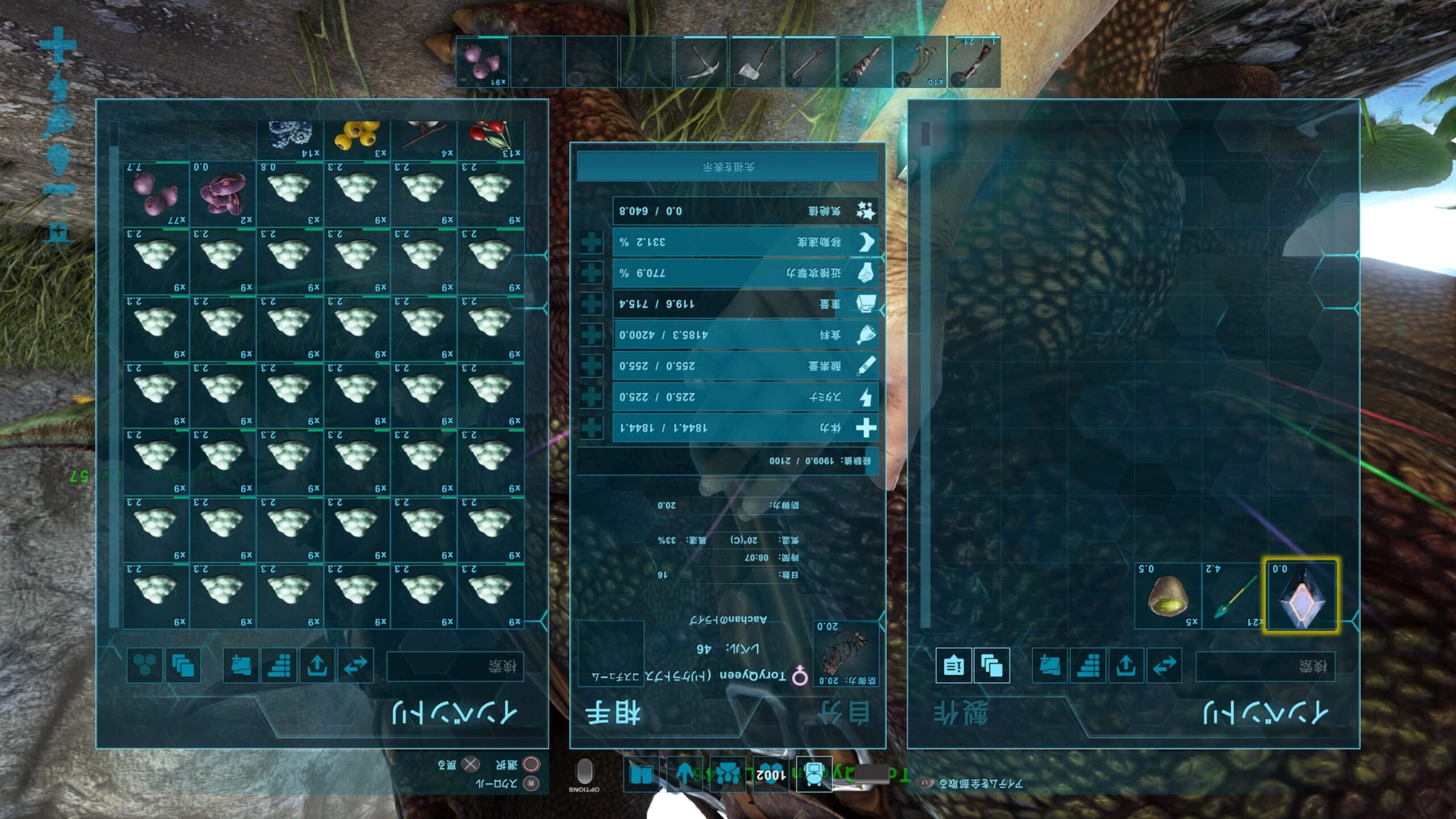The height and width of the screenshot is (819, 1456).
Task: Pick the arrow stack of 21
Action: (x=1234, y=595)
